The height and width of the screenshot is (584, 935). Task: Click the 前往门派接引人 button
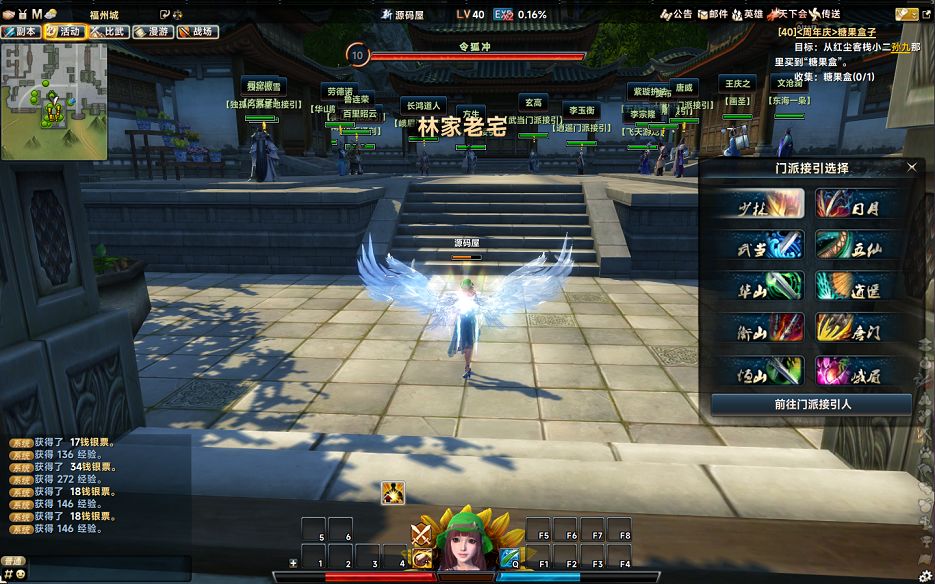(x=811, y=404)
